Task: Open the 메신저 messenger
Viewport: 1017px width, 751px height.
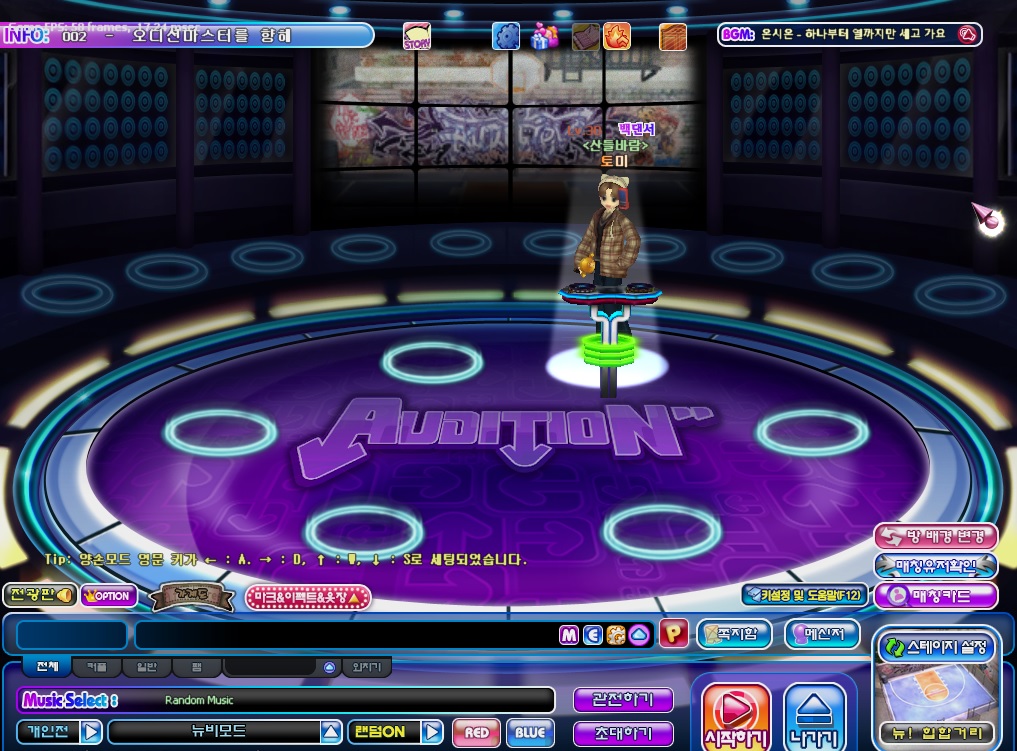Action: point(821,634)
